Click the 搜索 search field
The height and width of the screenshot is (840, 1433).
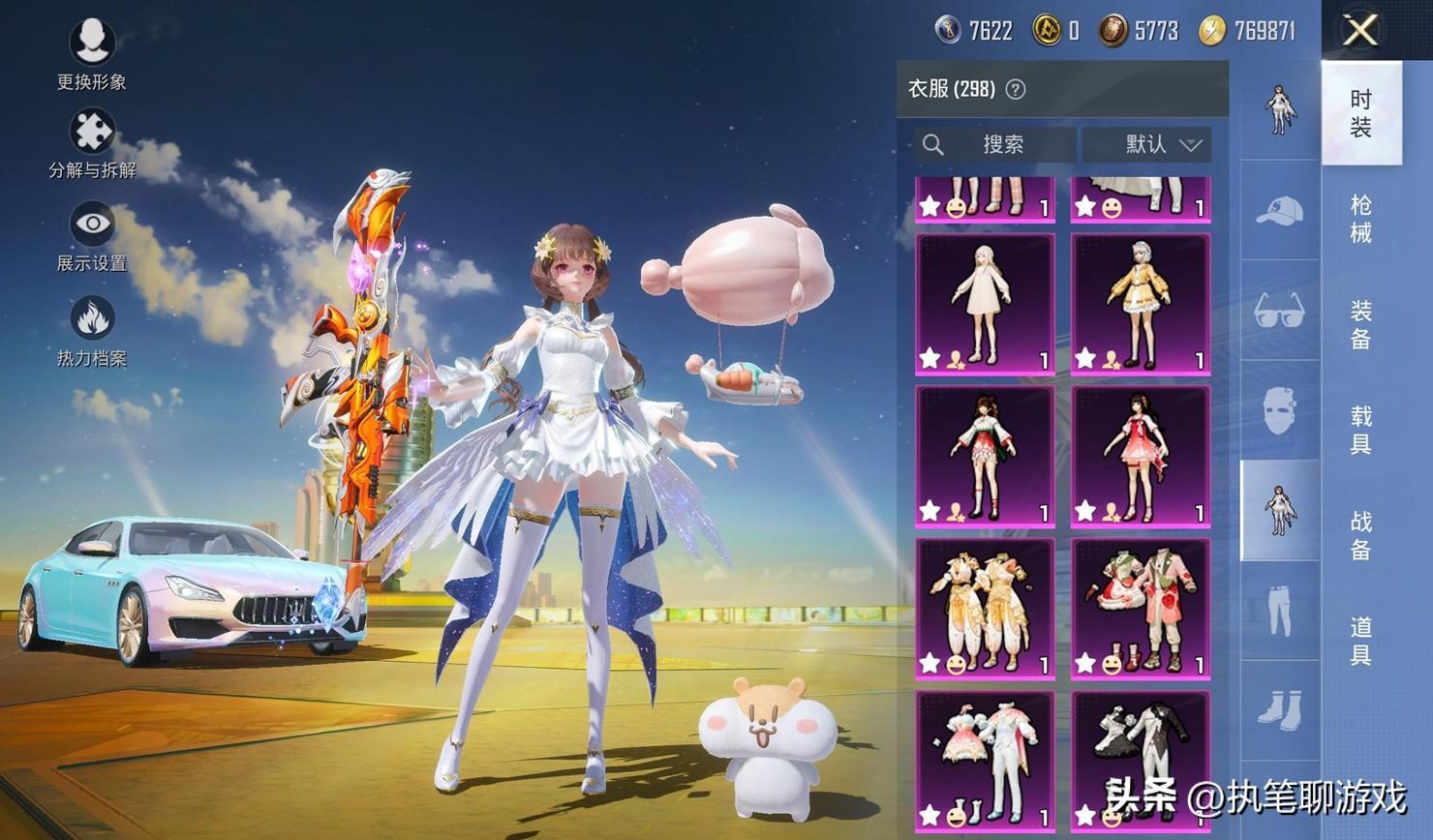pyautogui.click(x=995, y=144)
